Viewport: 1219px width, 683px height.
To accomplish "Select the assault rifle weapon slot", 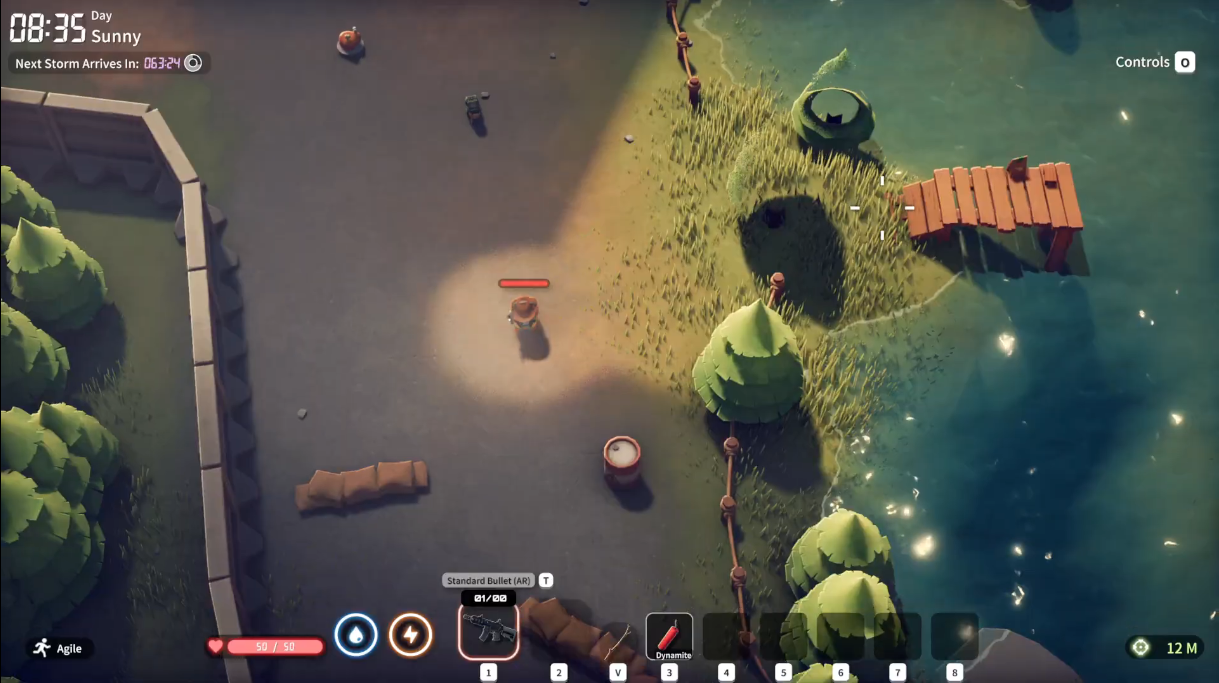I will click(488, 632).
